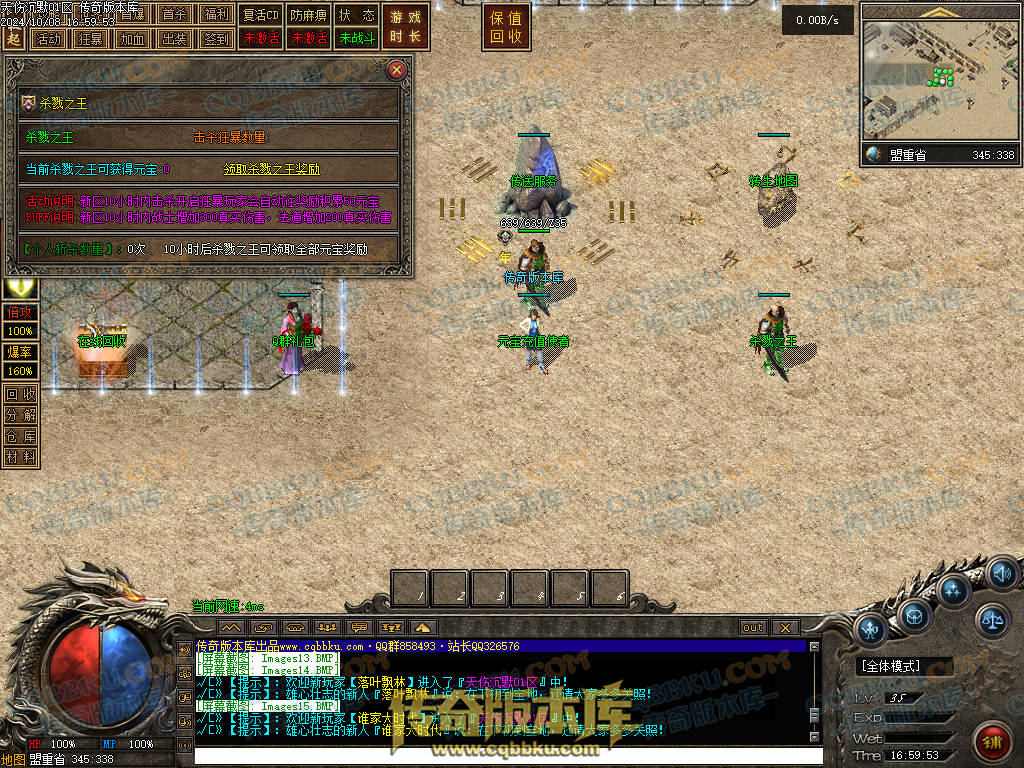
Task: Open the 首杀 first-kill menu
Action: click(174, 15)
